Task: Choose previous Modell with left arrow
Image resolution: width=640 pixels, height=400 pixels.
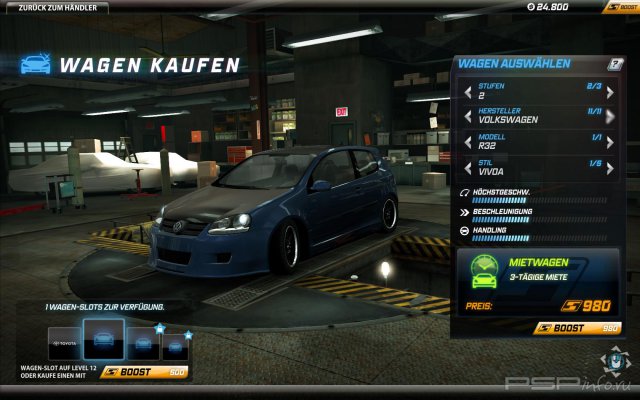Action: [467, 144]
